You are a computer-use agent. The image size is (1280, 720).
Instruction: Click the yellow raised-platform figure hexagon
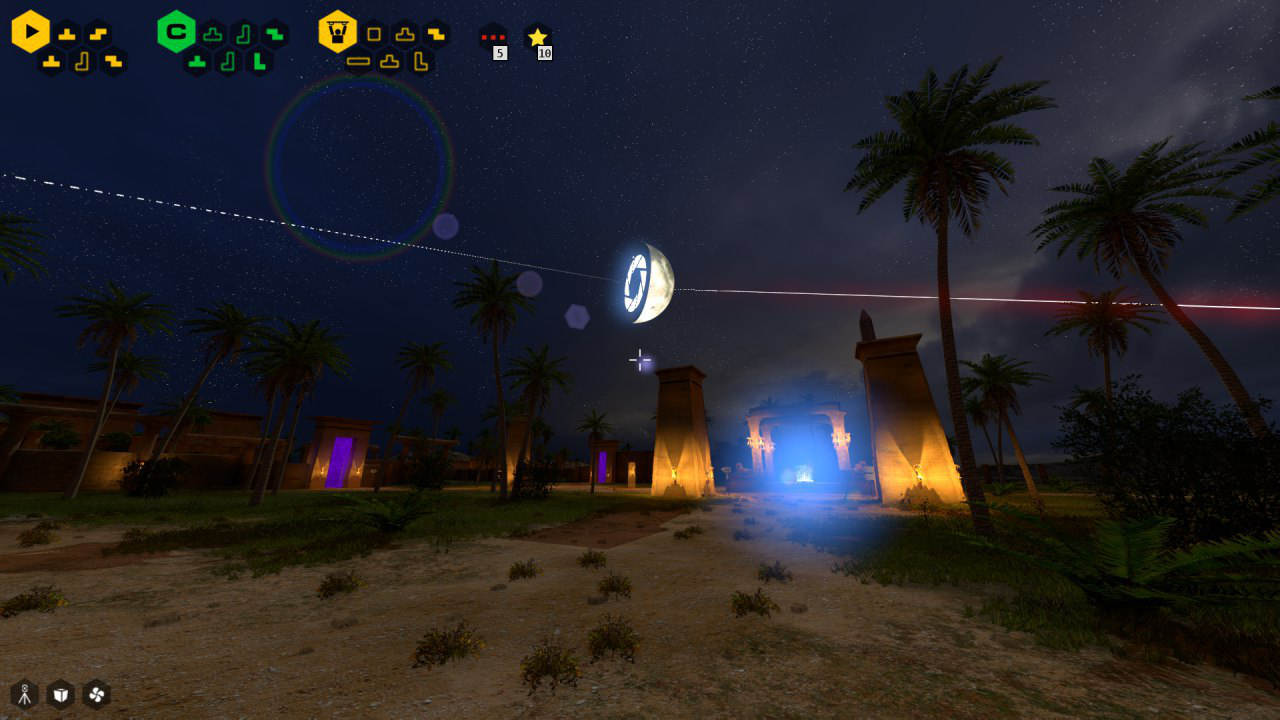pyautogui.click(x=338, y=32)
